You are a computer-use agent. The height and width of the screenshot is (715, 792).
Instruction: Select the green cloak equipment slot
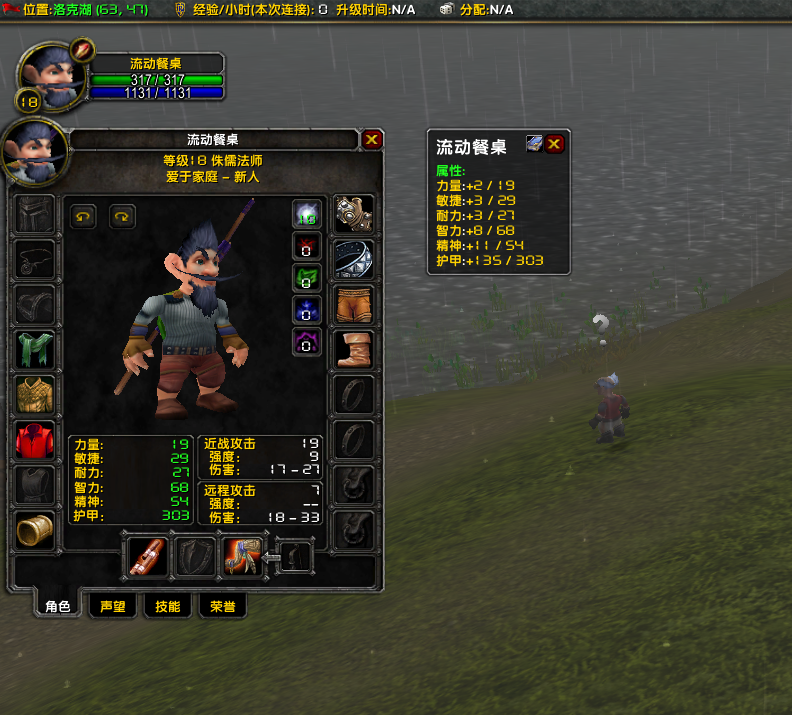point(35,350)
